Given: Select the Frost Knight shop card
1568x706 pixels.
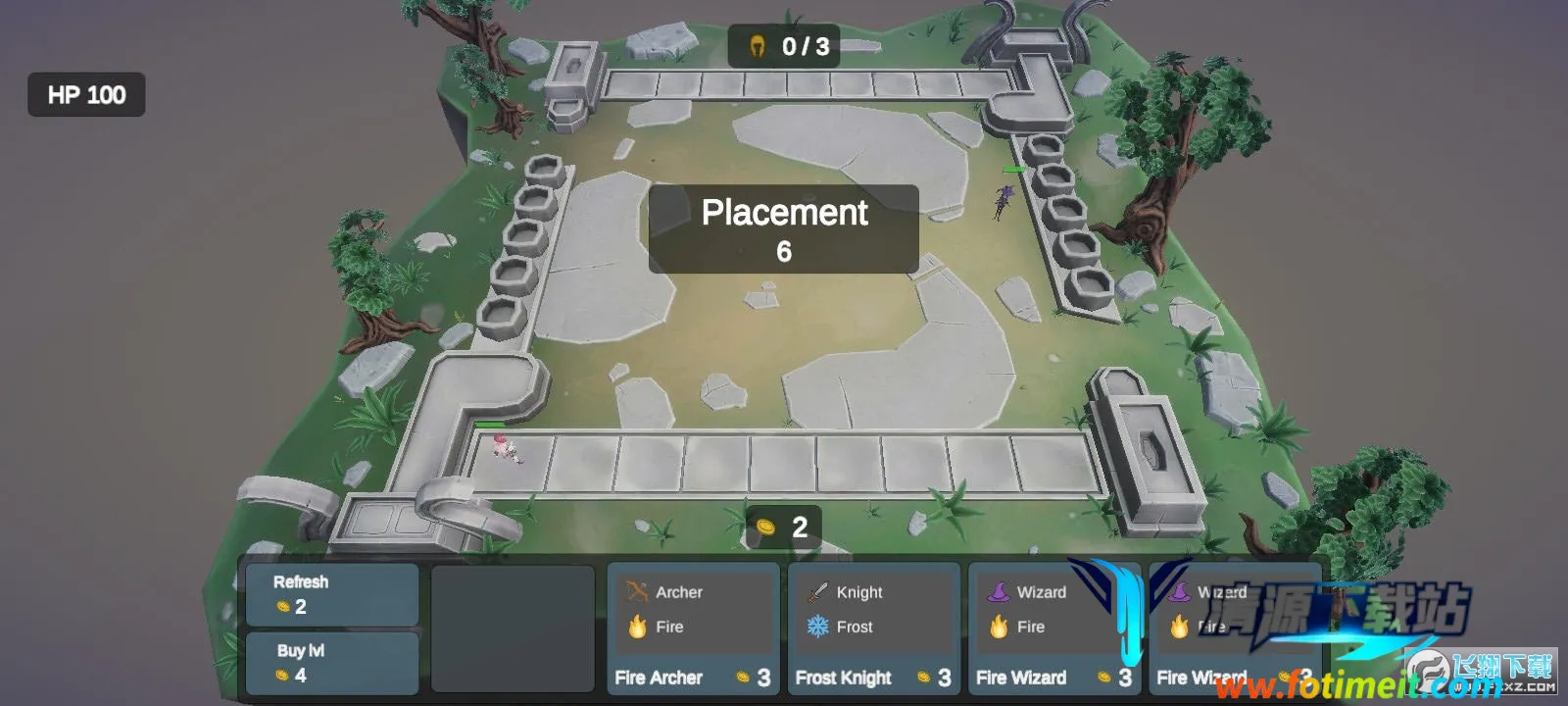Looking at the screenshot, I should (x=873, y=629).
